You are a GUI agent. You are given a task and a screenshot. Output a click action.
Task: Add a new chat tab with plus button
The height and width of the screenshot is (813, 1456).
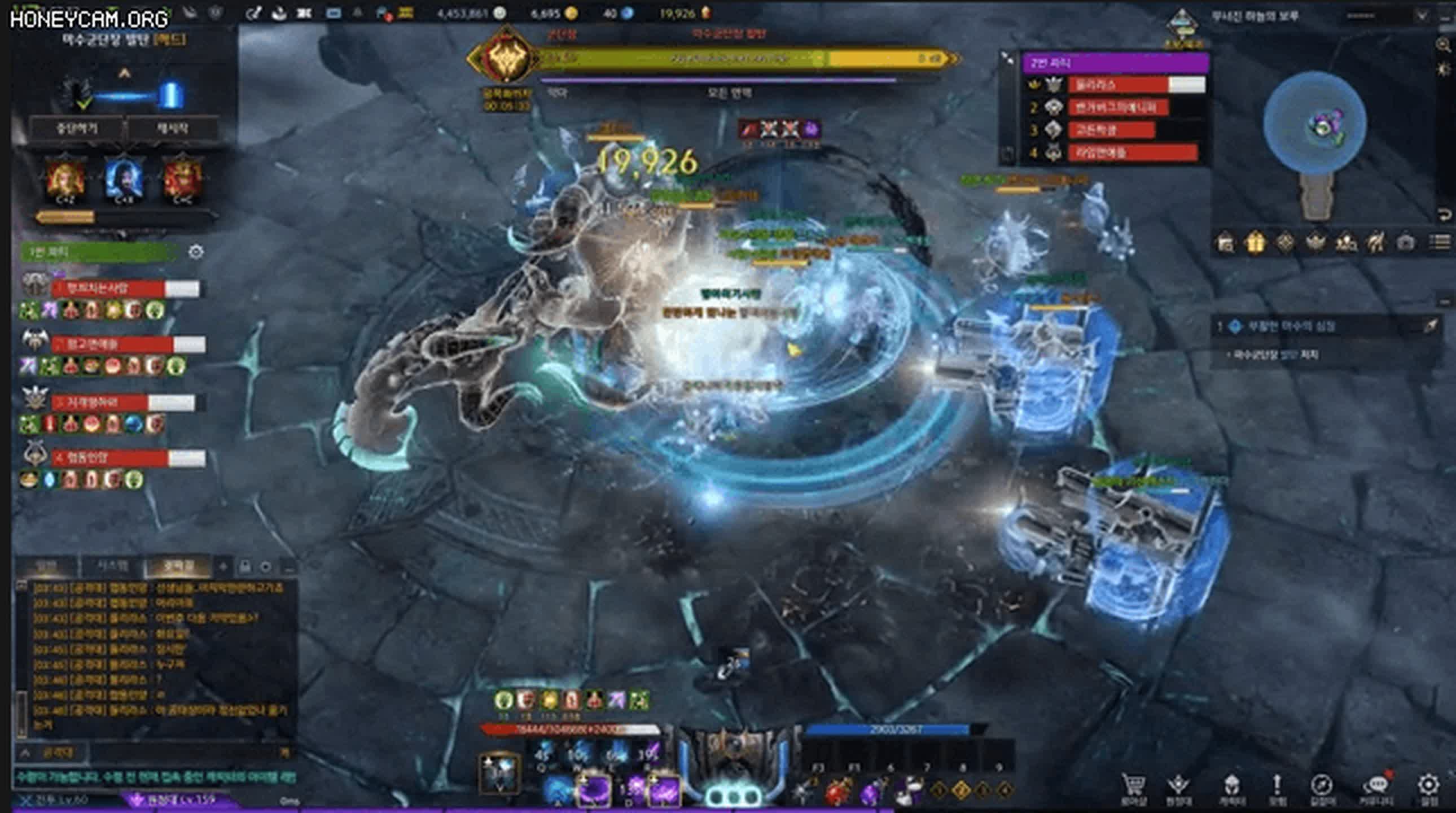tap(223, 566)
